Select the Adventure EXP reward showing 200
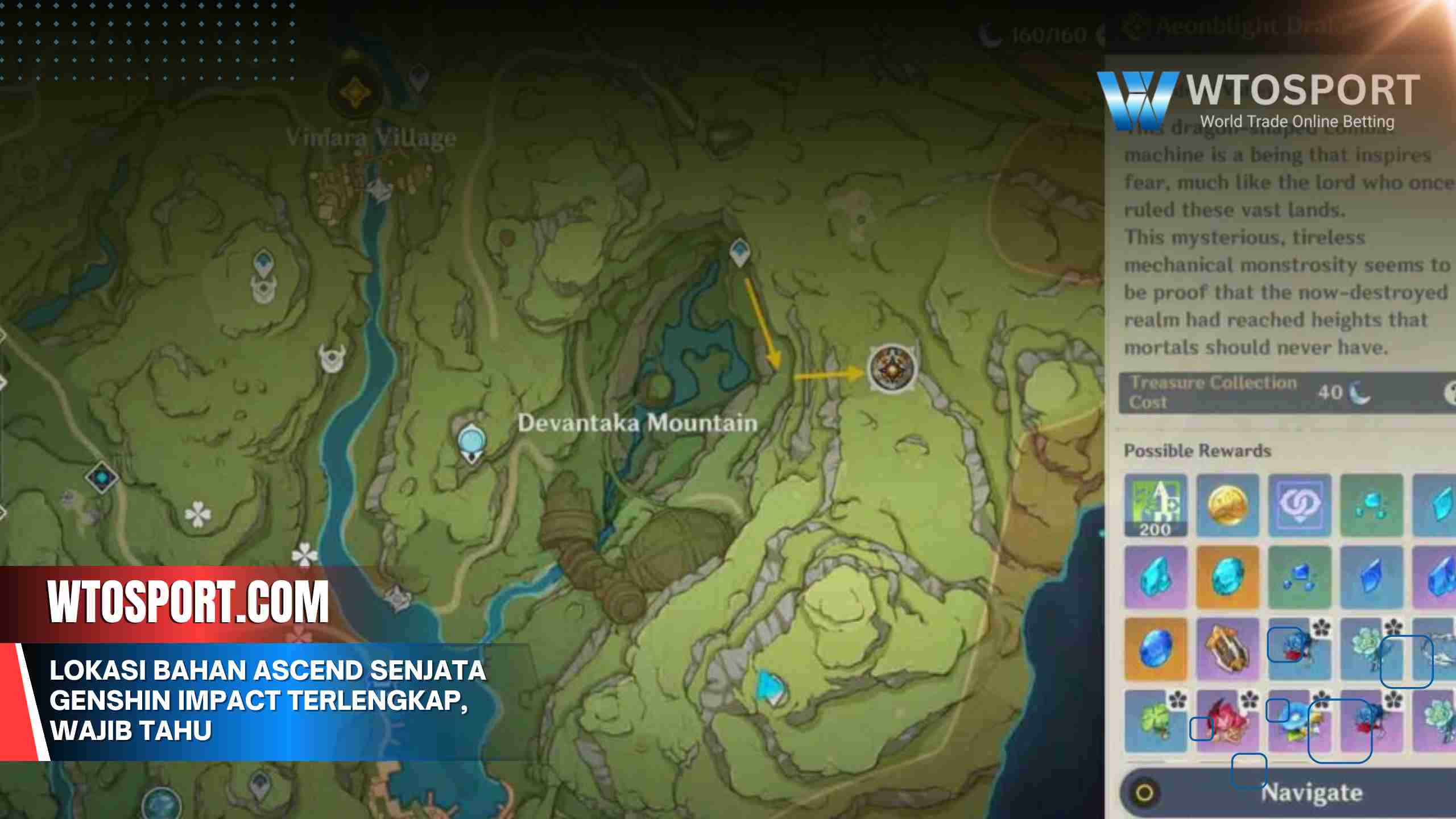 tap(1155, 505)
